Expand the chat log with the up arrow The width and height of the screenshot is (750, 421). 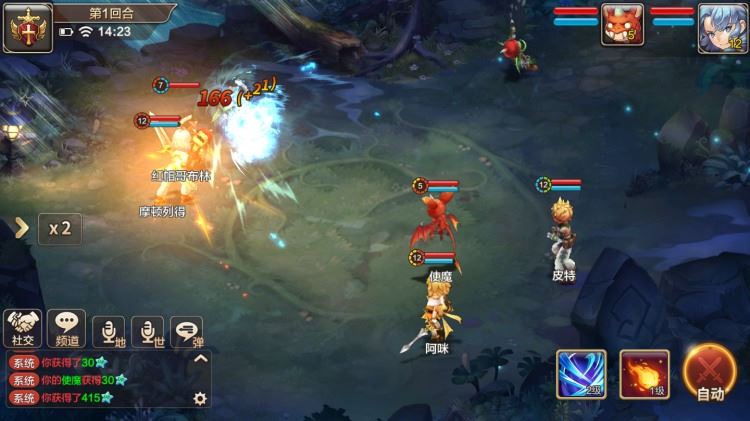point(200,359)
